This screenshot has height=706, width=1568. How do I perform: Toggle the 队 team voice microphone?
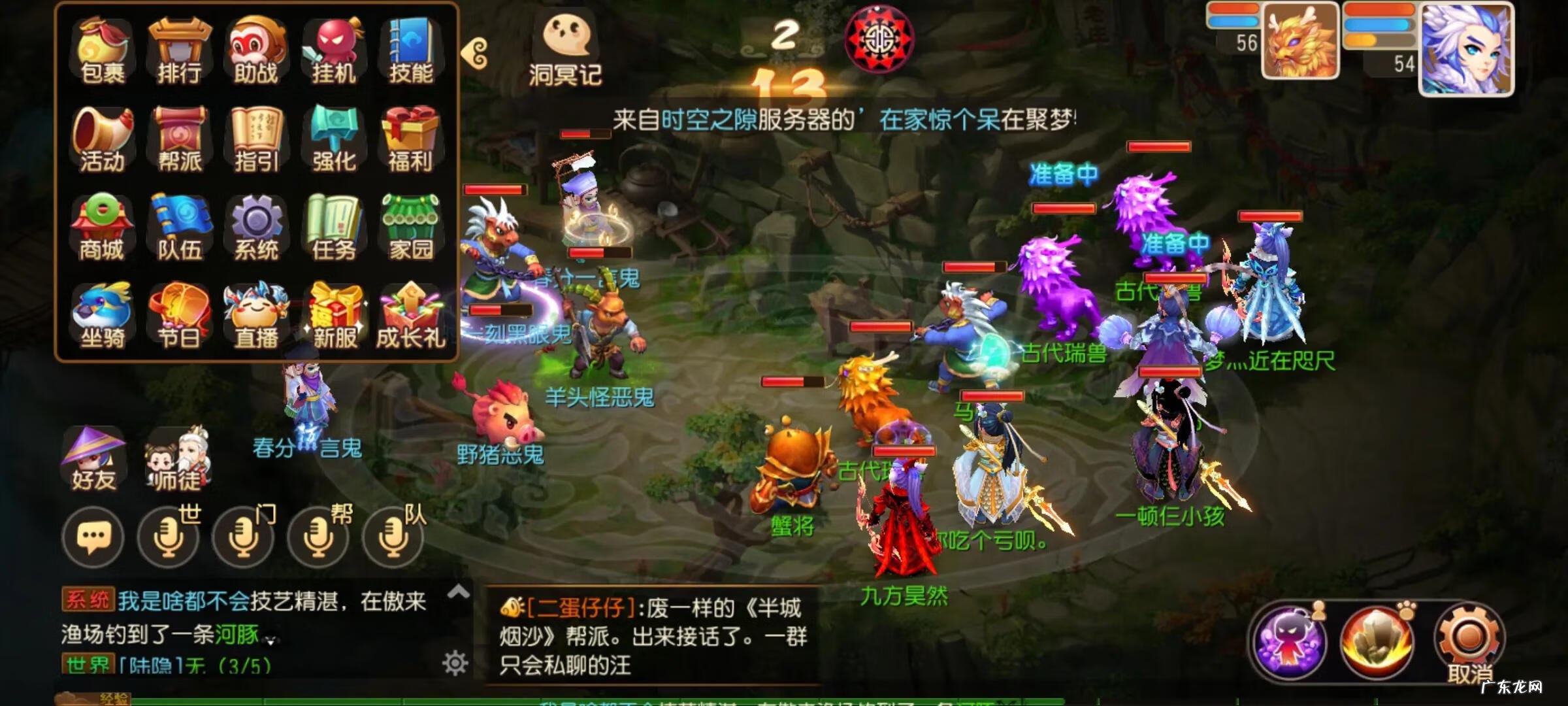392,537
